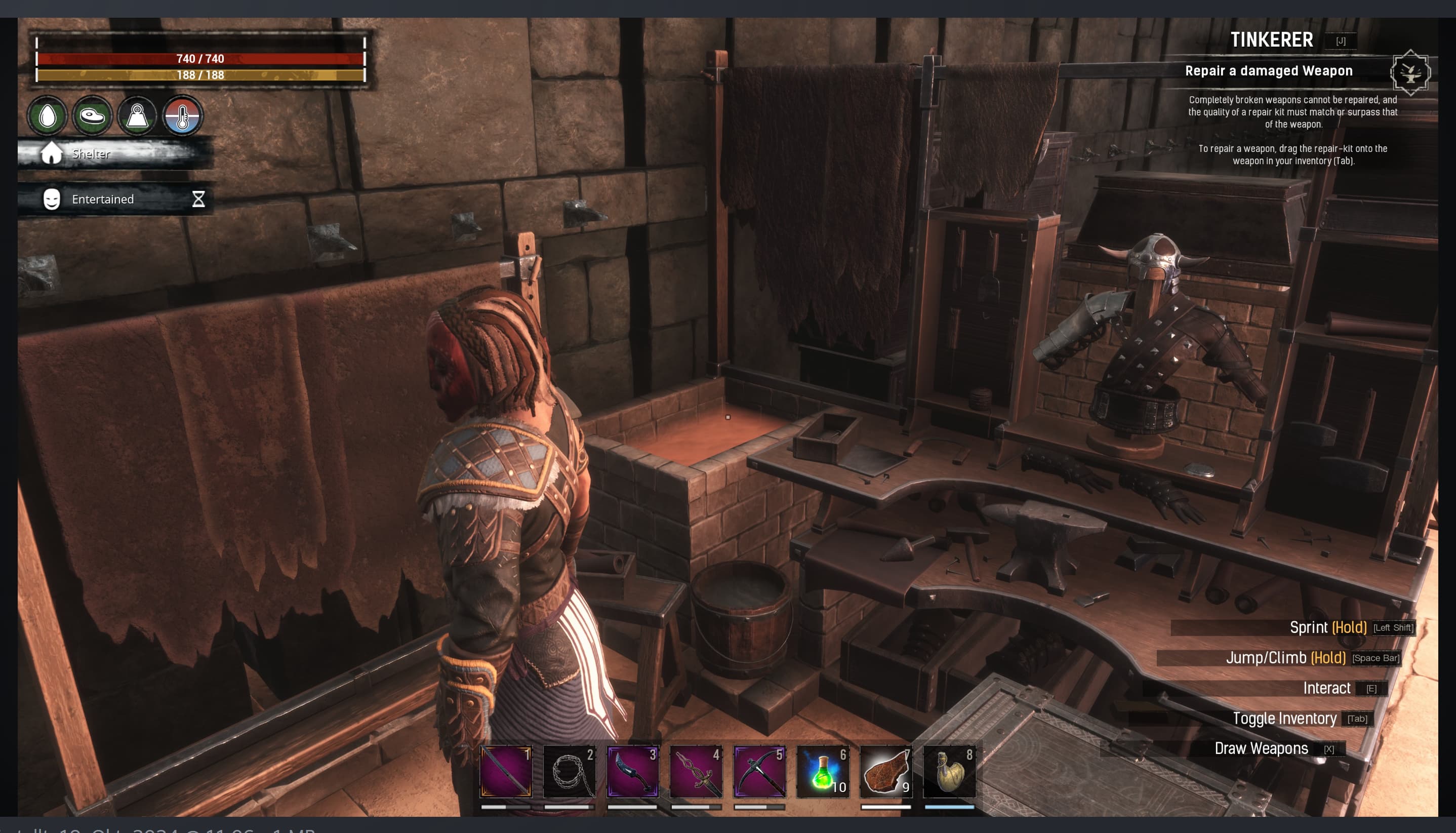Open the Tinkerer journey tracker heading

(1271, 40)
